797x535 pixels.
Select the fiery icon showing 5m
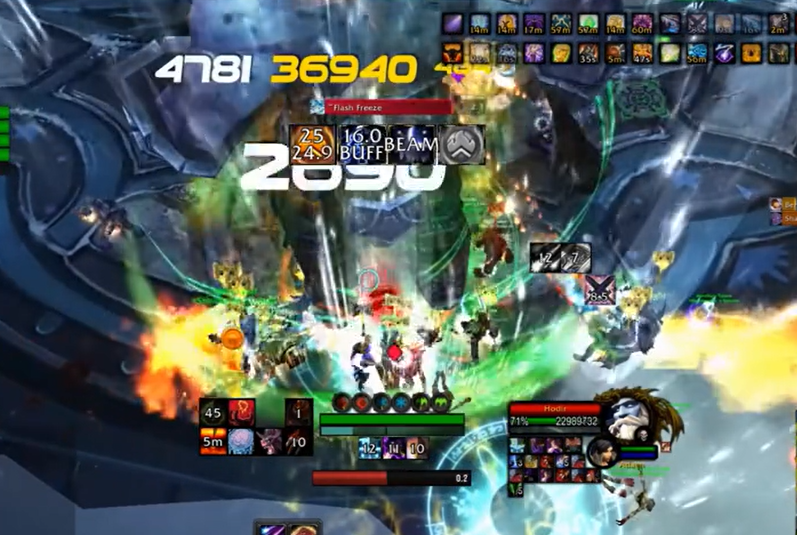click(212, 440)
